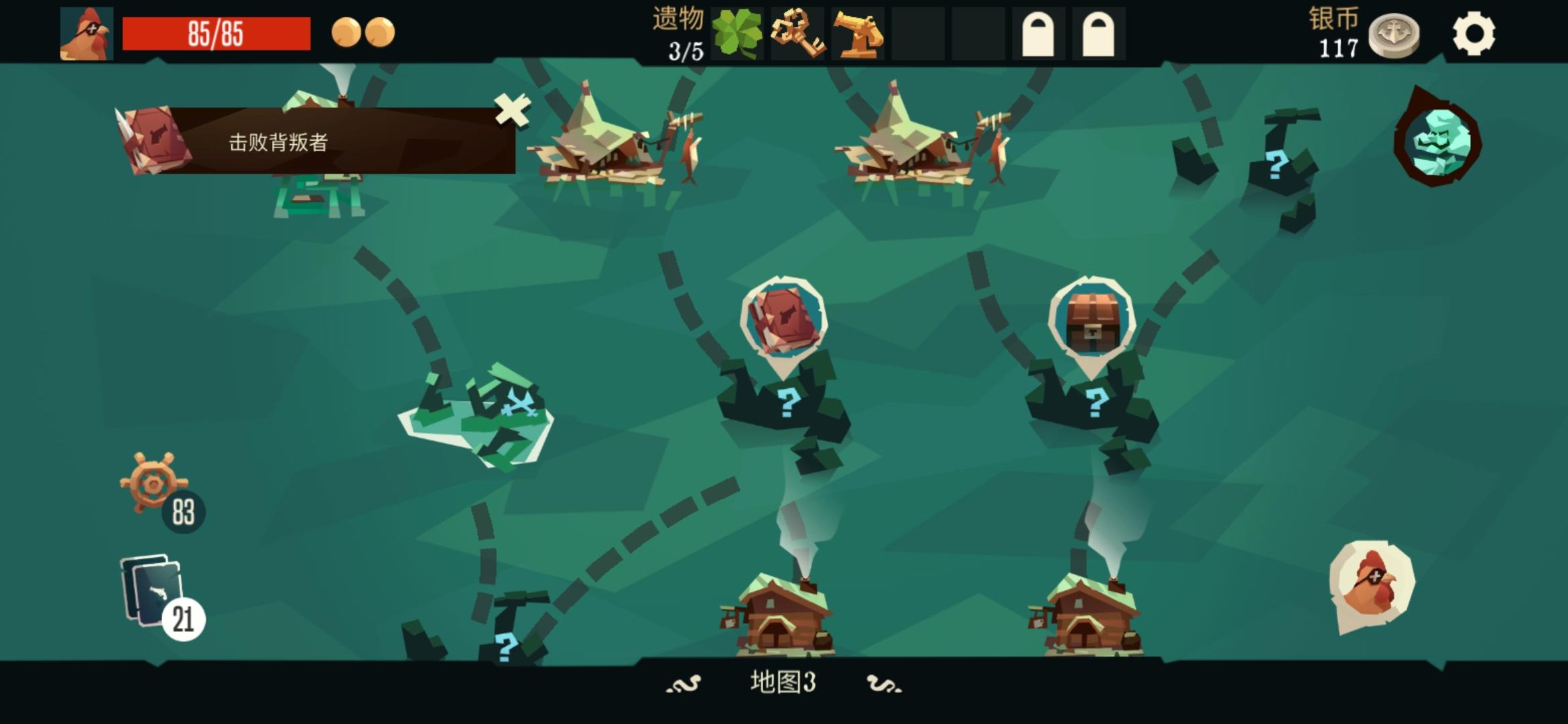Click the two gold ammo dots

click(362, 31)
